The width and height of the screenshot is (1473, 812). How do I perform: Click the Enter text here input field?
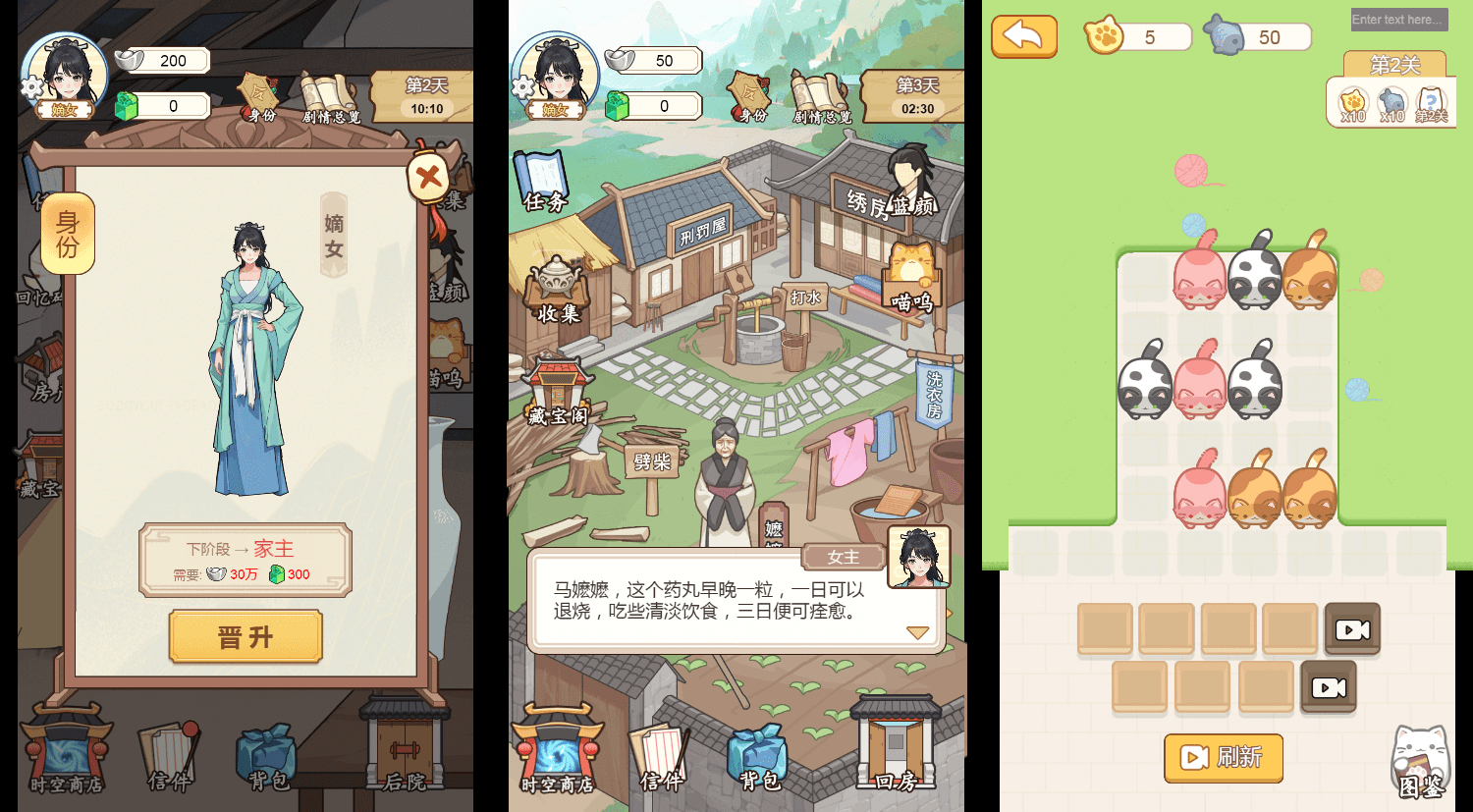click(1398, 20)
